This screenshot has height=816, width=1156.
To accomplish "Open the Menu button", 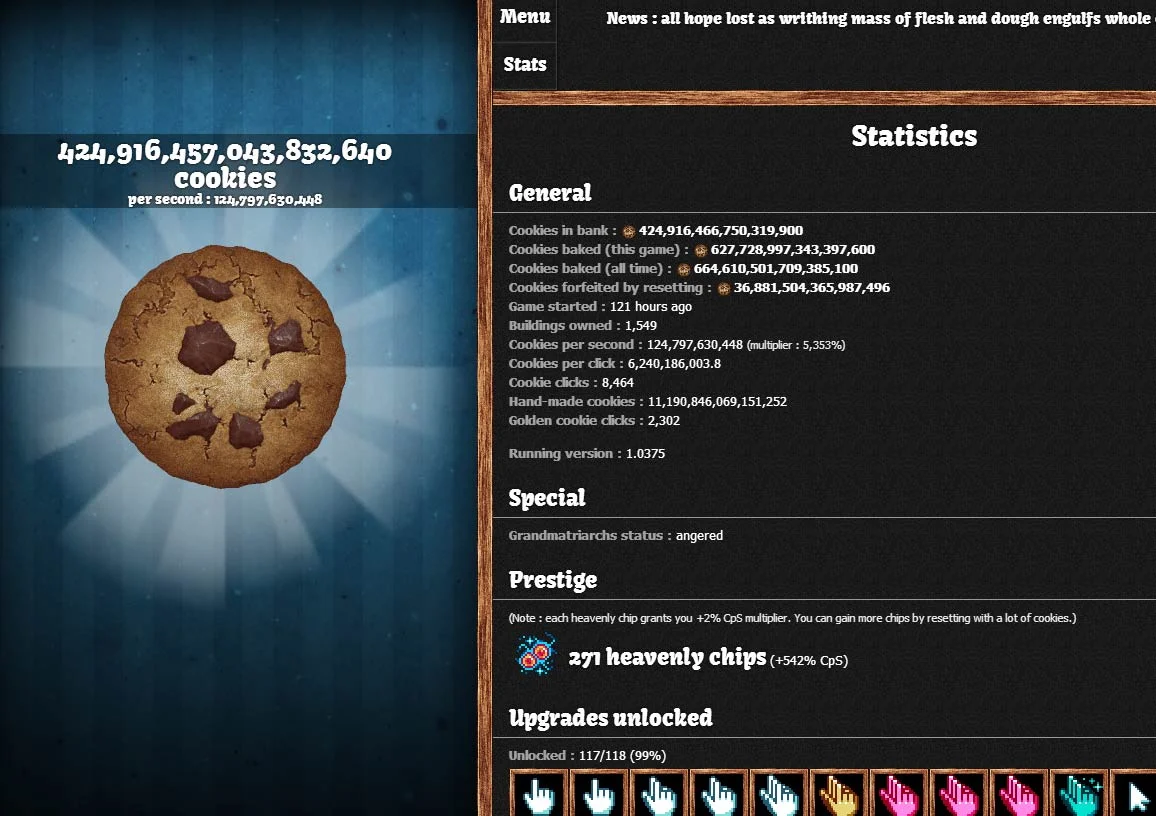I will click(x=525, y=18).
